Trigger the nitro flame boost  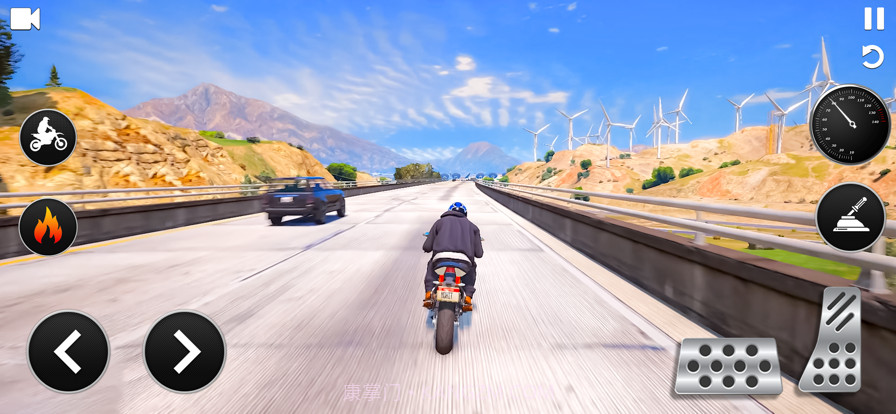[48, 227]
